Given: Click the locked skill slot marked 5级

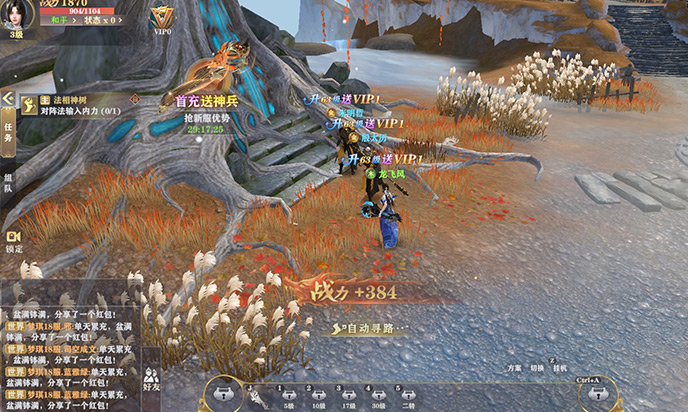Looking at the screenshot, I should (288, 396).
